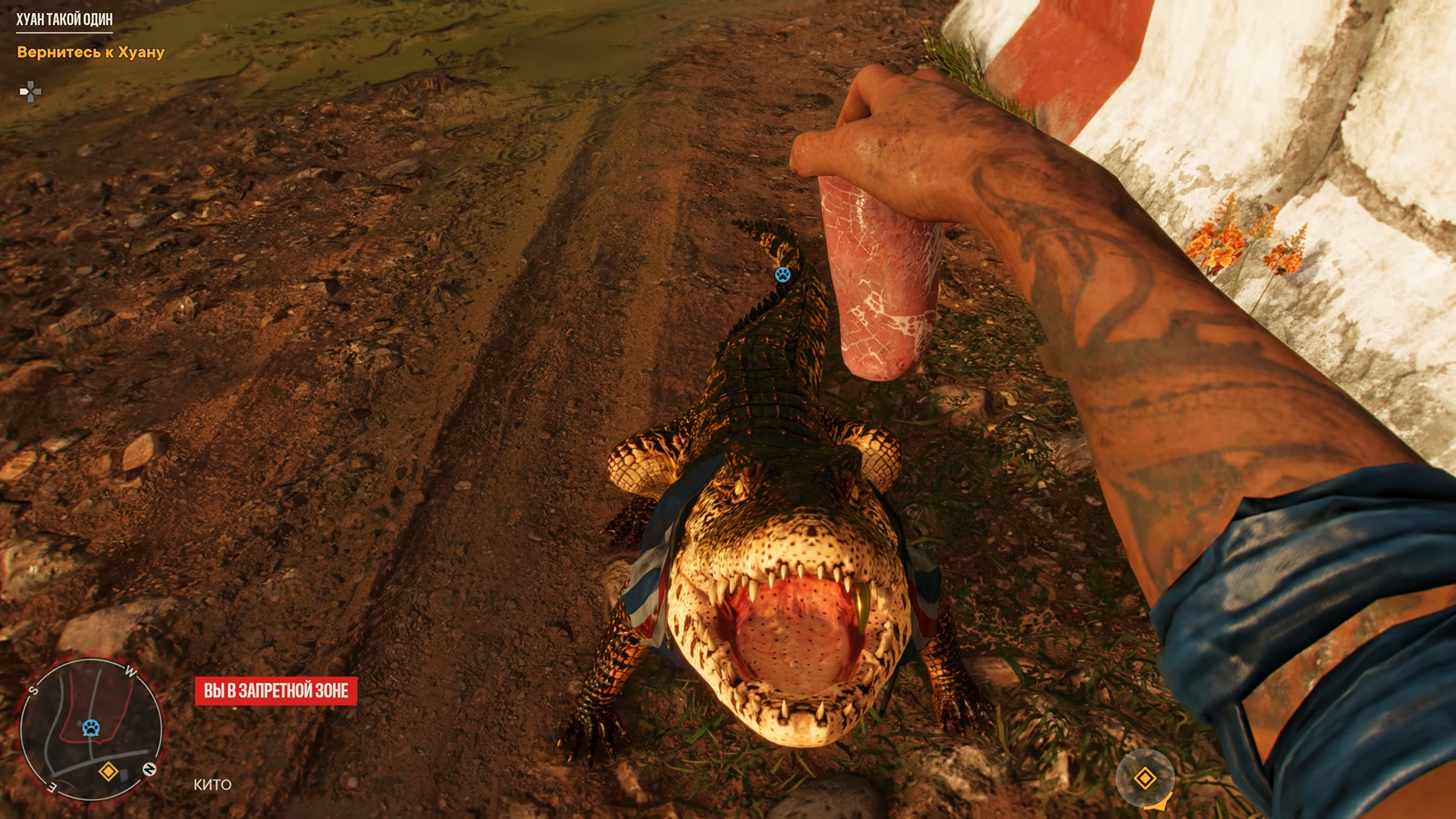Click the yellow objective waypoint in the circle
Viewport: 1456px width, 819px height.
point(1144,778)
